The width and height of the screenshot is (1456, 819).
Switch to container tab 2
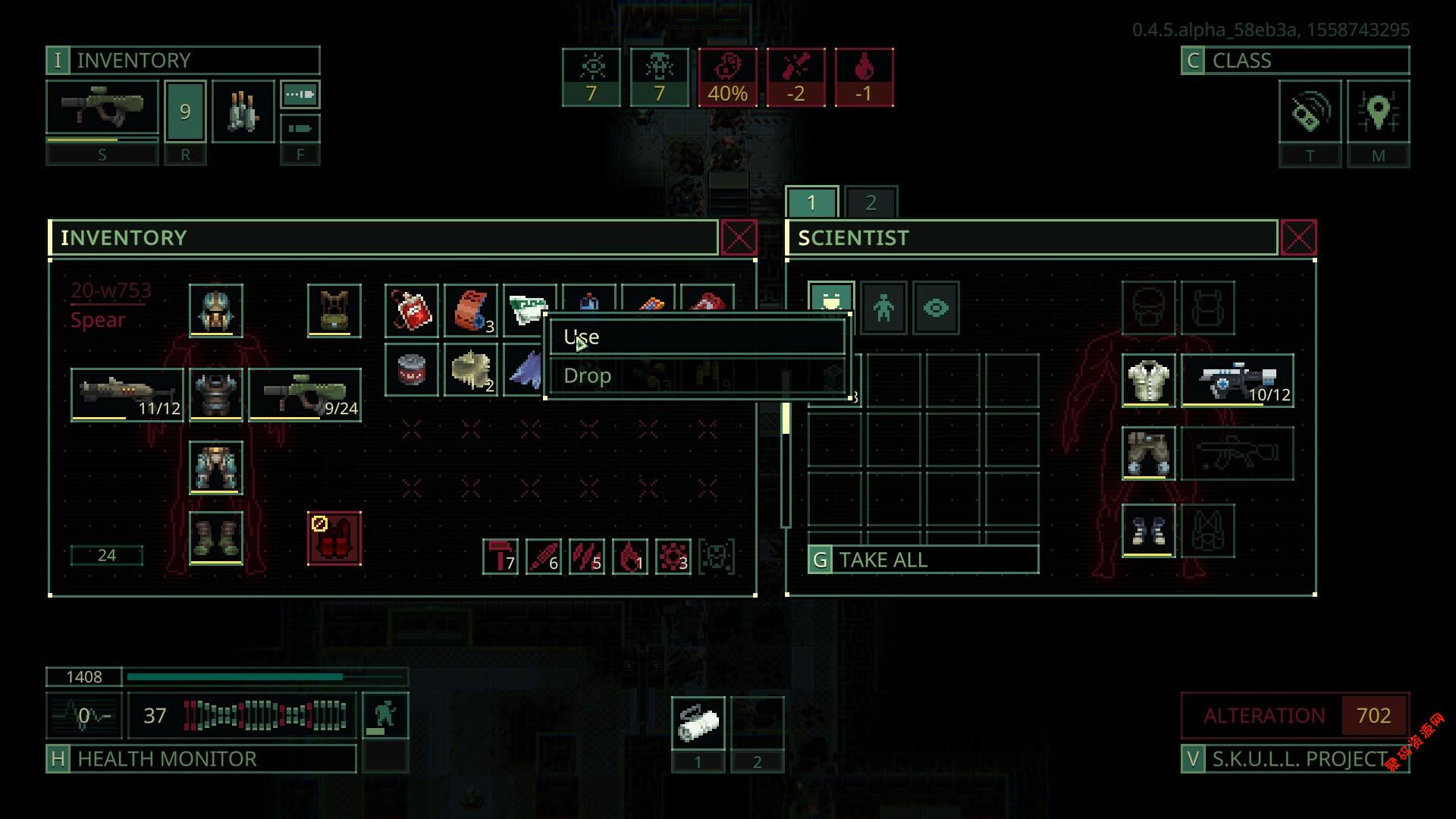(871, 202)
